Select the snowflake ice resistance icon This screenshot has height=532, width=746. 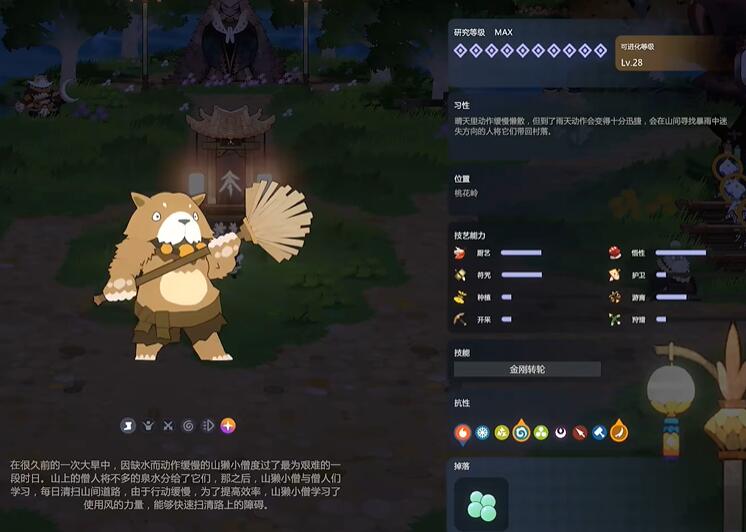tap(482, 433)
